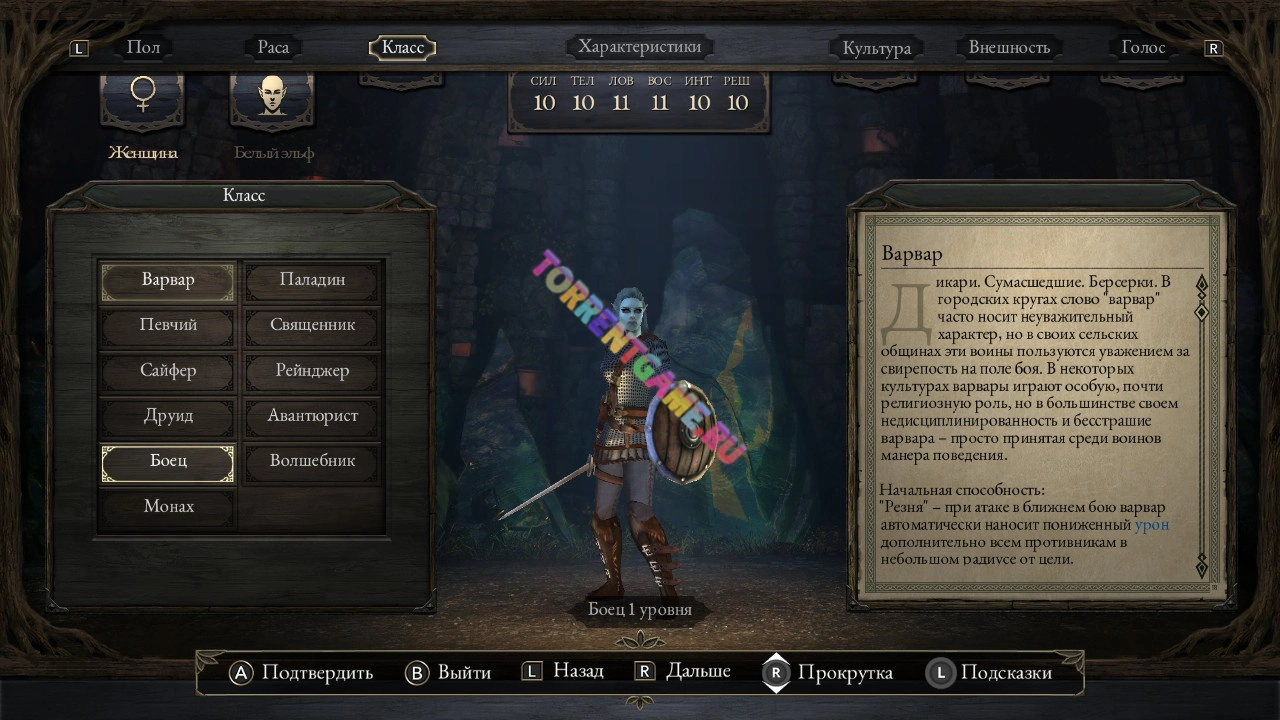Switch to the Внешность tab
Viewport: 1280px width, 720px height.
click(x=1009, y=48)
